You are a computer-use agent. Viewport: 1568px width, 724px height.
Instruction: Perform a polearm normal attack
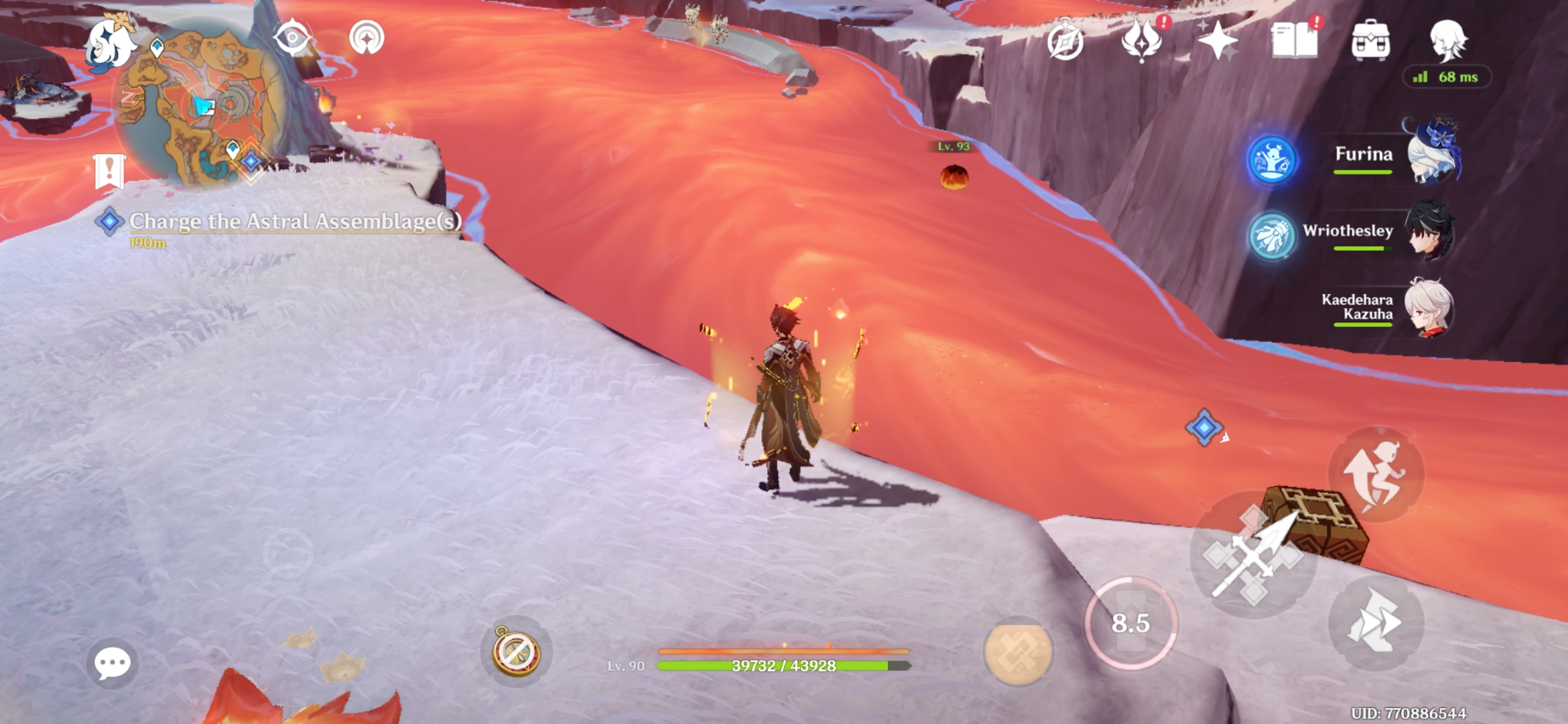point(1252,555)
